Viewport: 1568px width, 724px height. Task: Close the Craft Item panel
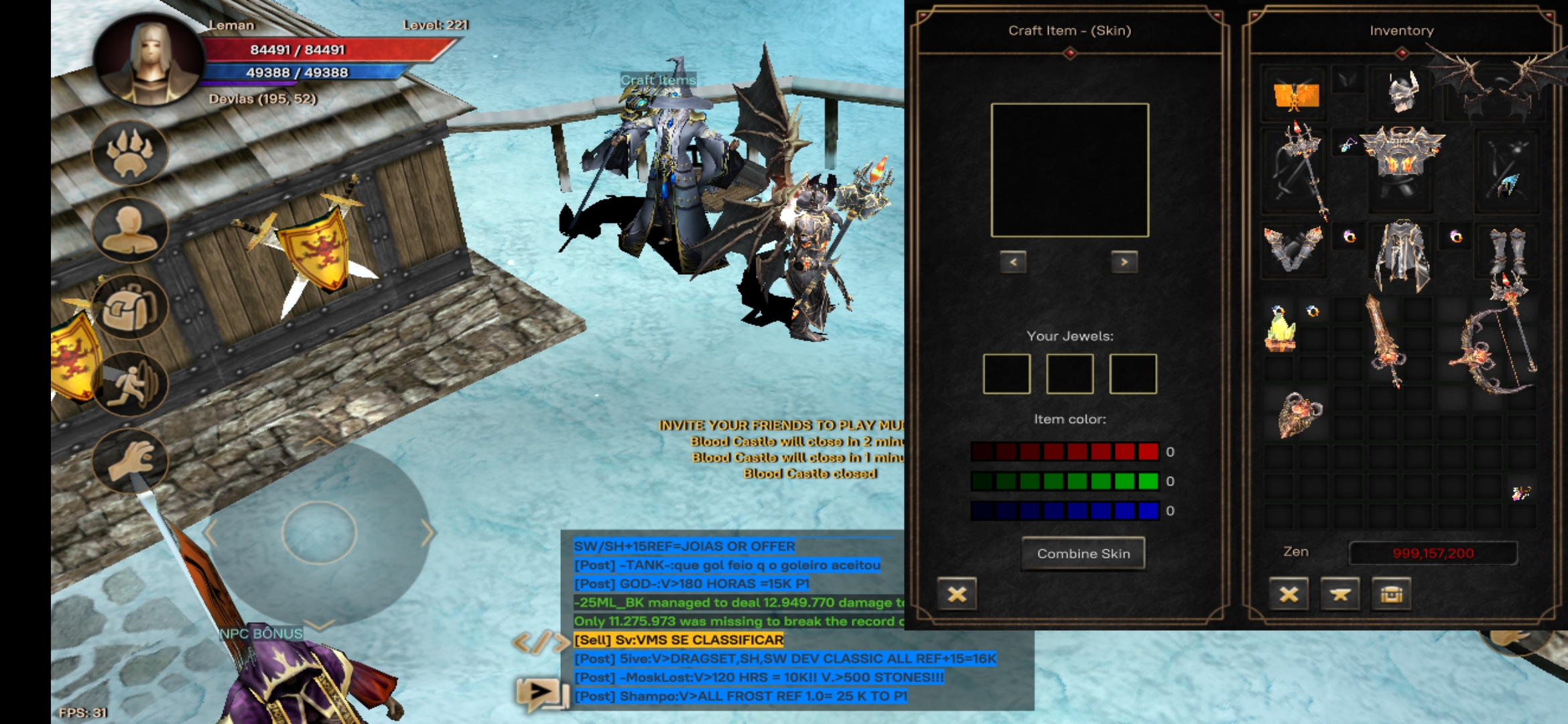coord(957,594)
